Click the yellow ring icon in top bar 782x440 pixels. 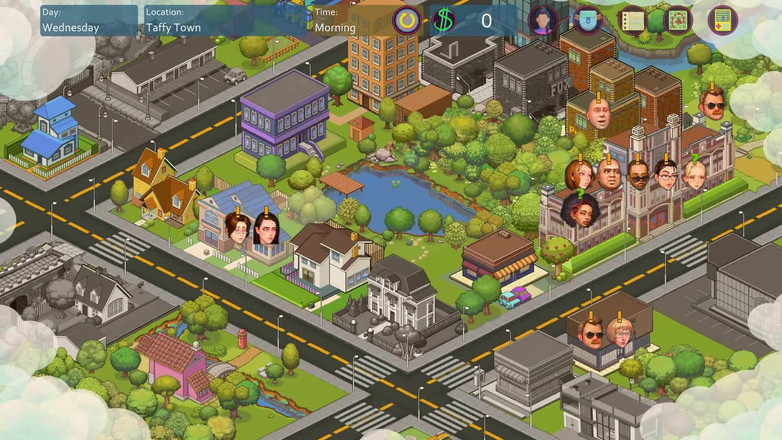click(x=406, y=19)
